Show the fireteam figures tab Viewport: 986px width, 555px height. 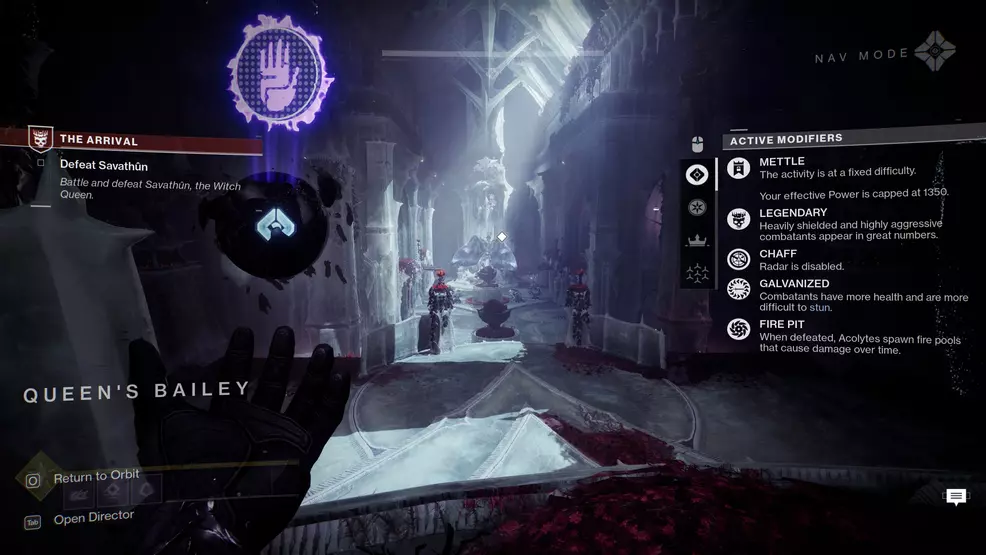697,272
